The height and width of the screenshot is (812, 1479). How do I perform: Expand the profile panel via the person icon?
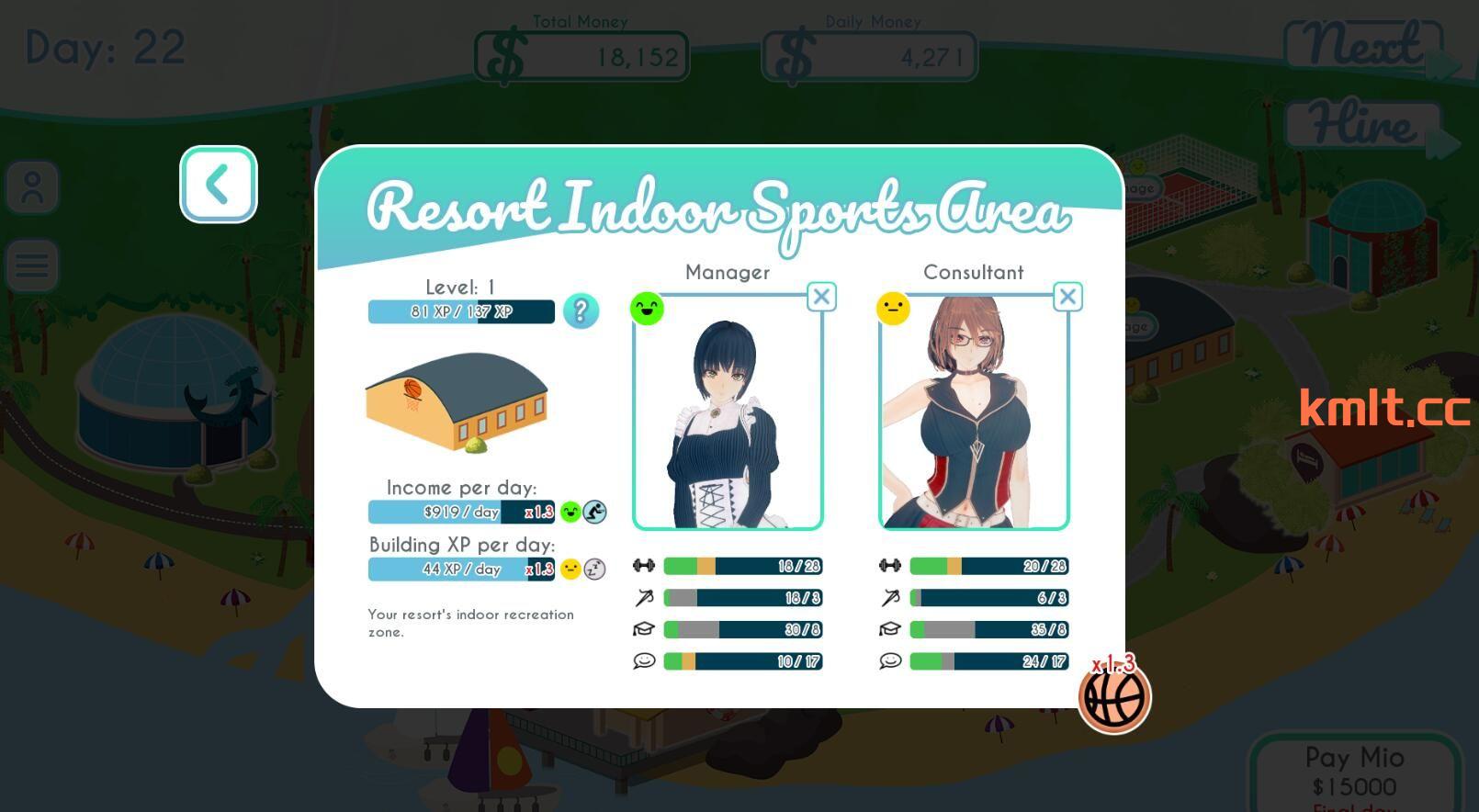(x=32, y=186)
